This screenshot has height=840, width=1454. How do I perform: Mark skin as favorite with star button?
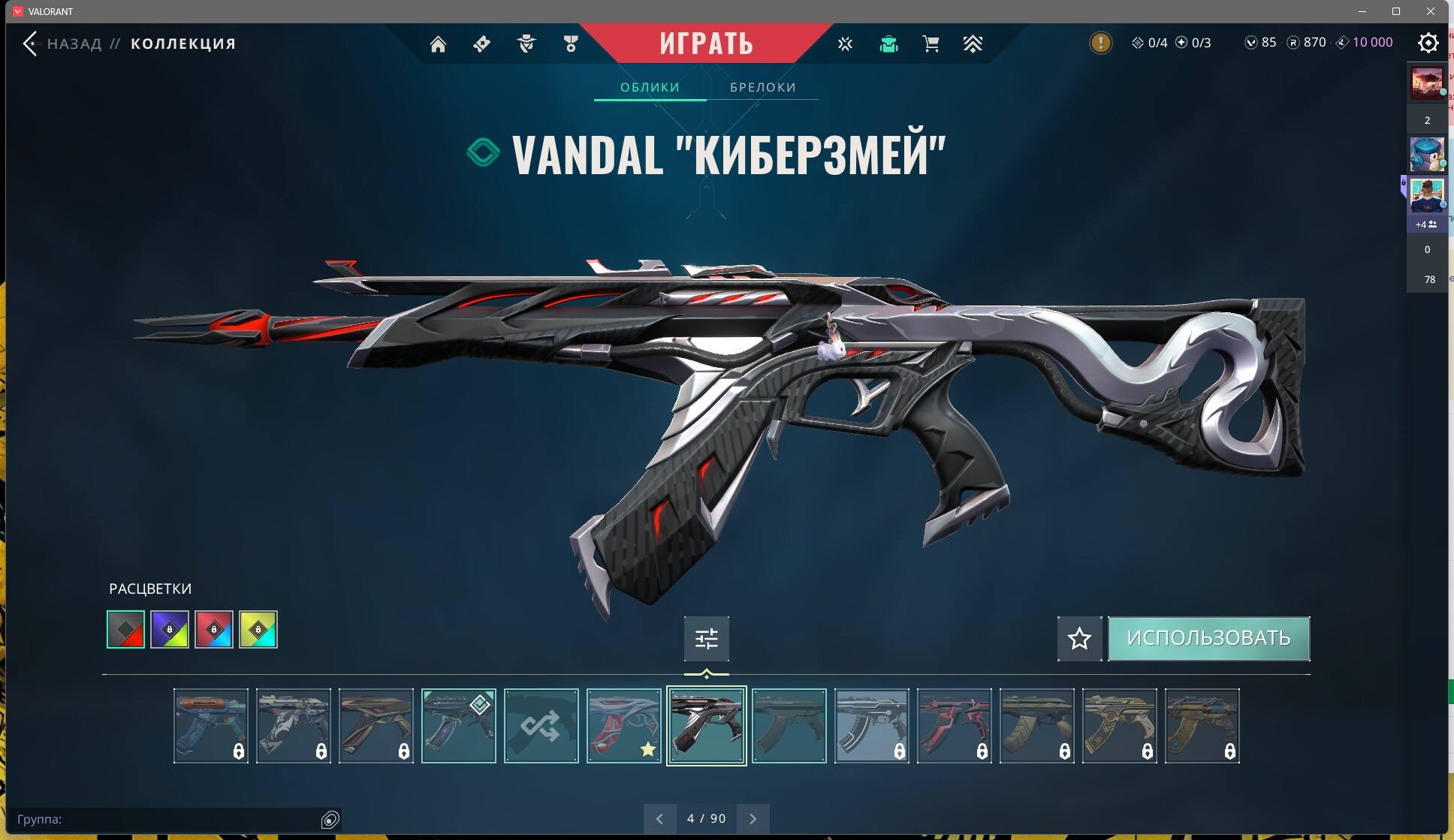1079,639
